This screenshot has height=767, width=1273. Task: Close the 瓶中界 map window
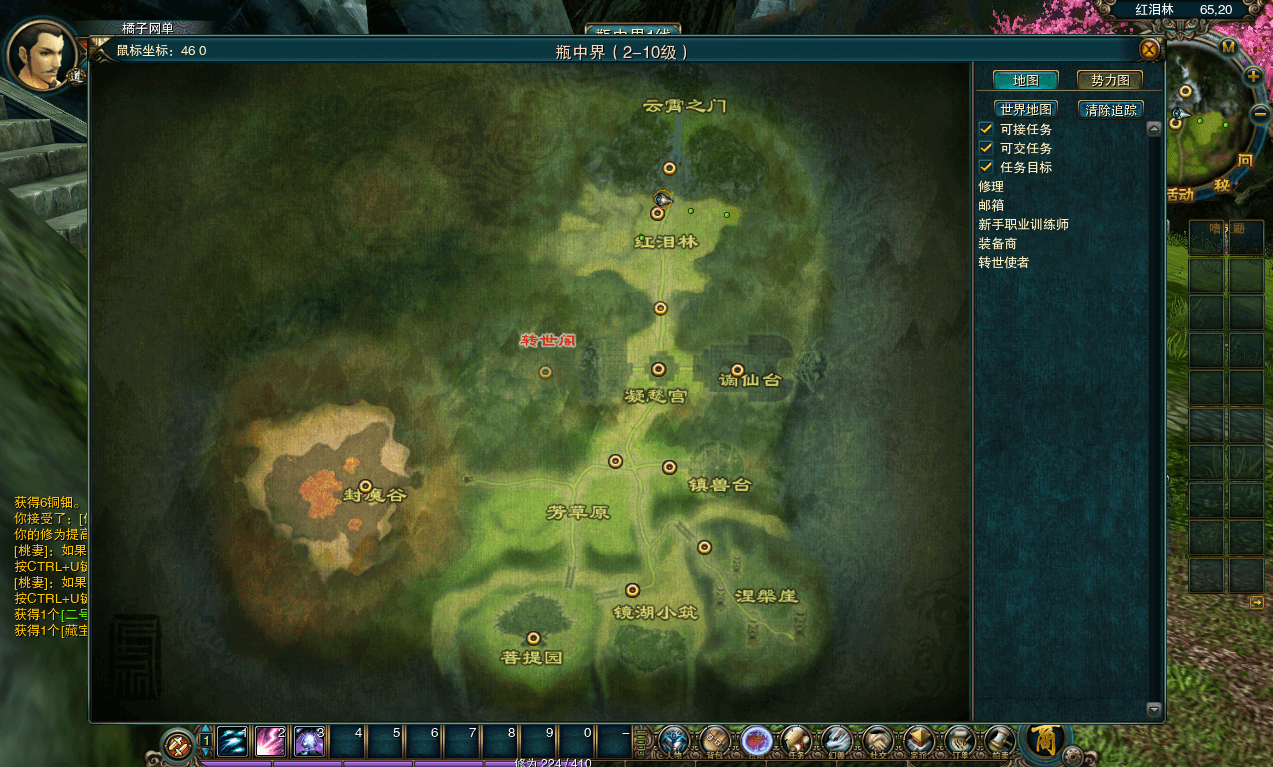pos(1150,50)
